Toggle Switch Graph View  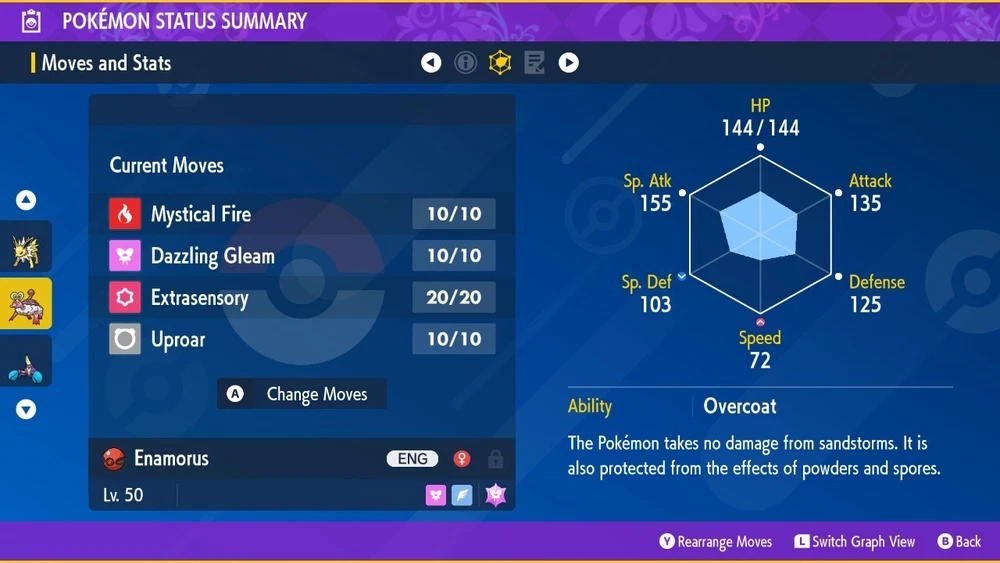[x=855, y=541]
